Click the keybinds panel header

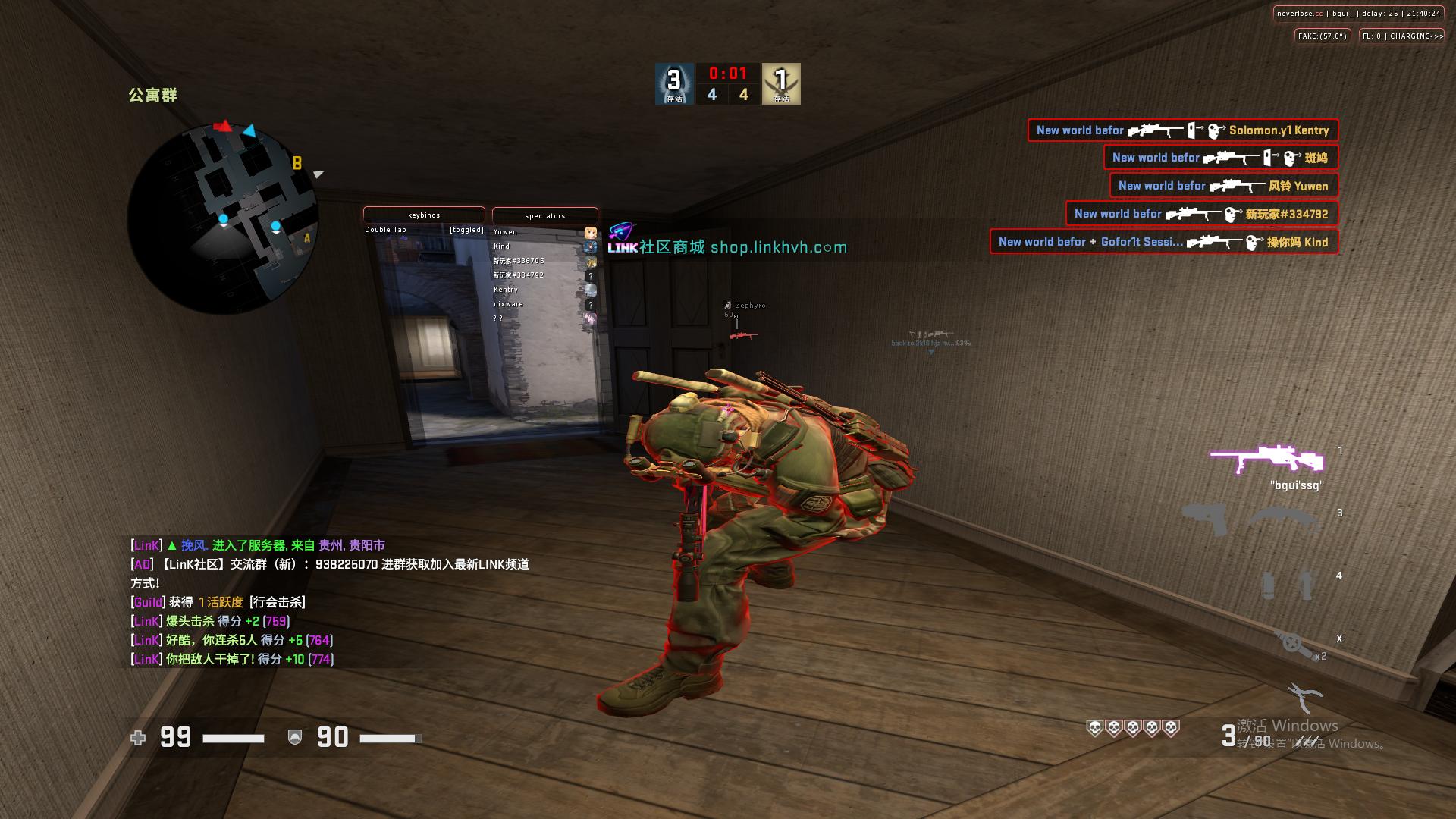(424, 215)
